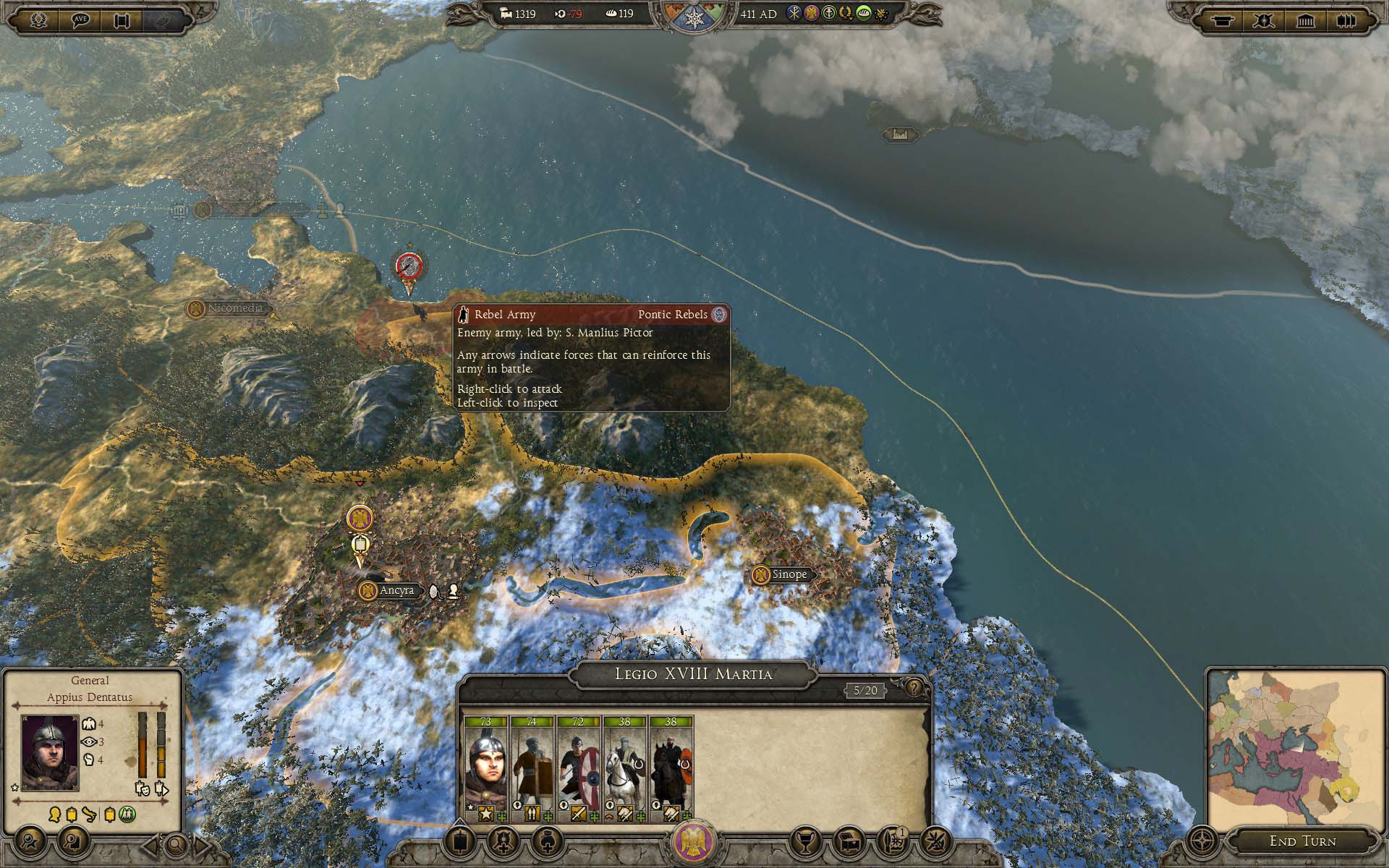Click the winter snowflake season dial

[x=694, y=19]
